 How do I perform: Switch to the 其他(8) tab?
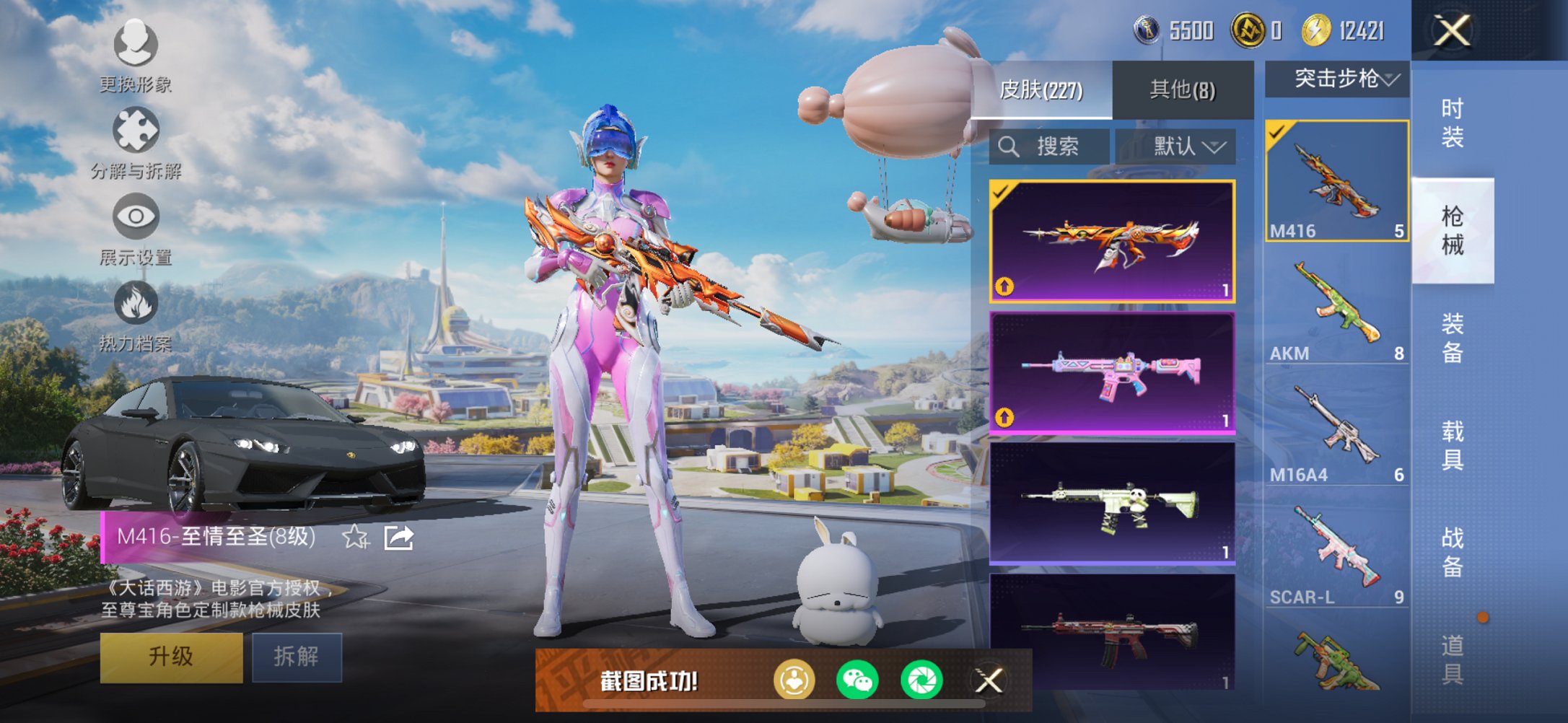[x=1181, y=87]
